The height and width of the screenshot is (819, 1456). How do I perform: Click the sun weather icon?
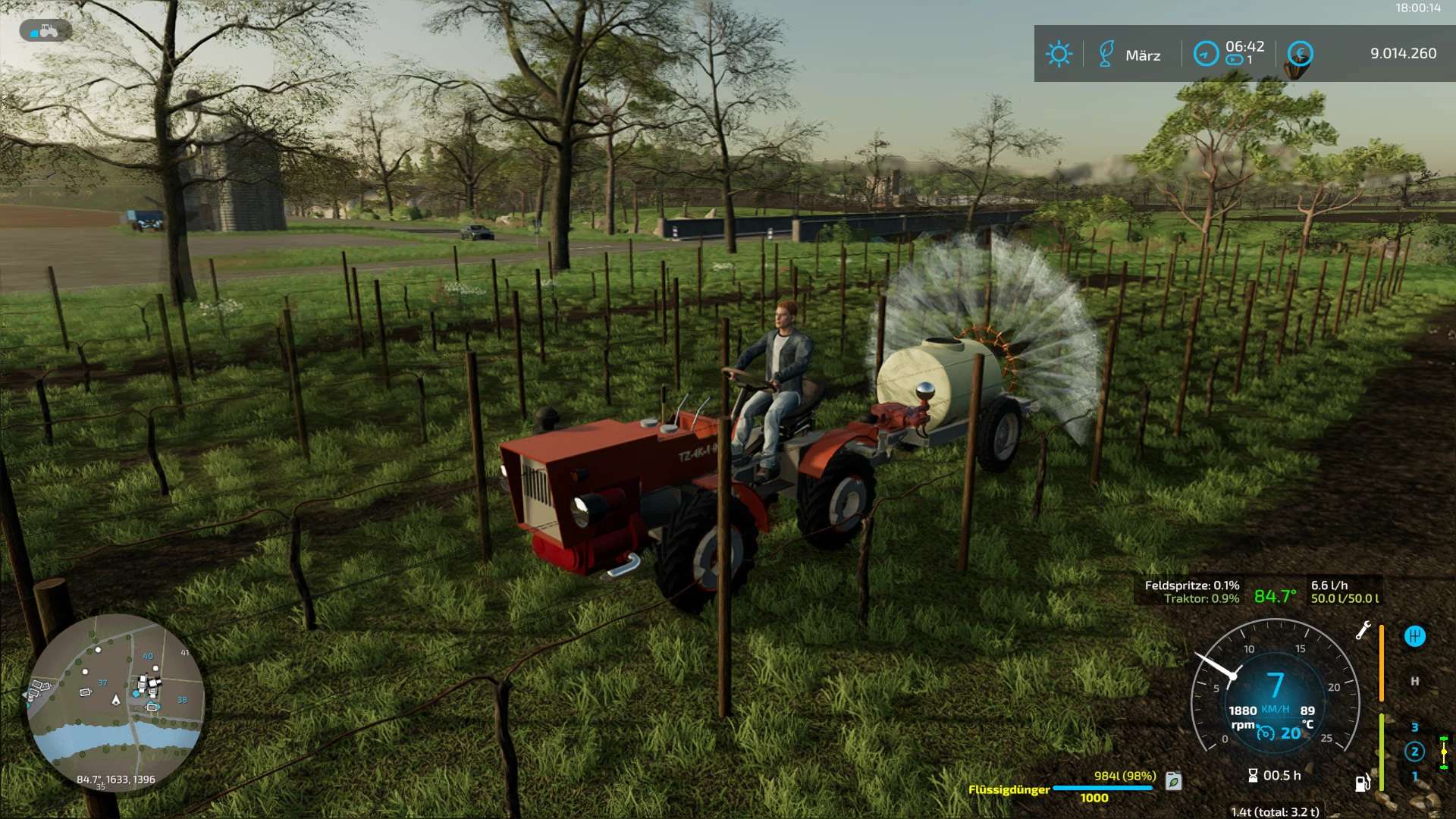click(x=1059, y=54)
